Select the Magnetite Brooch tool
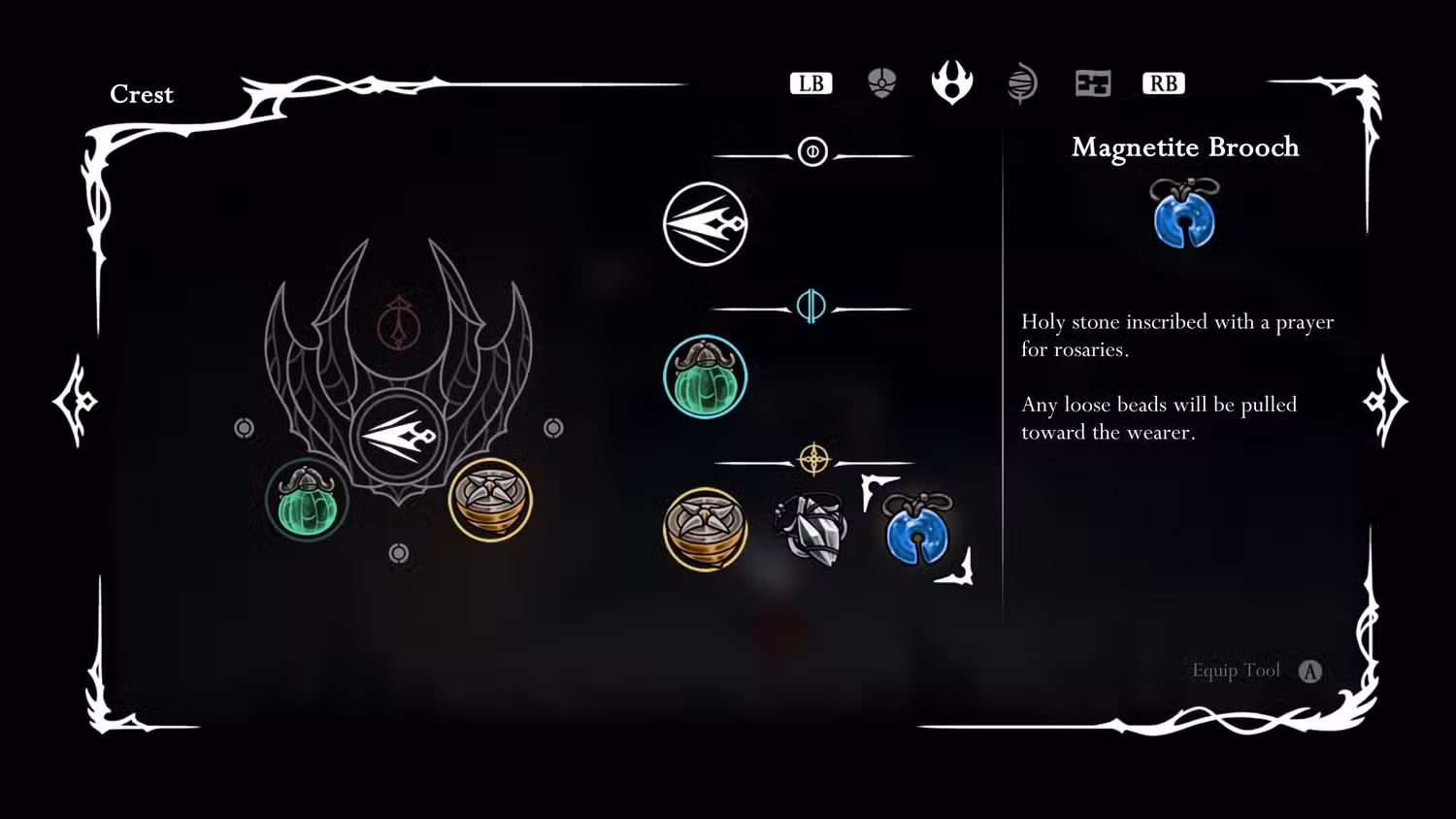This screenshot has width=1456, height=819. click(x=917, y=530)
